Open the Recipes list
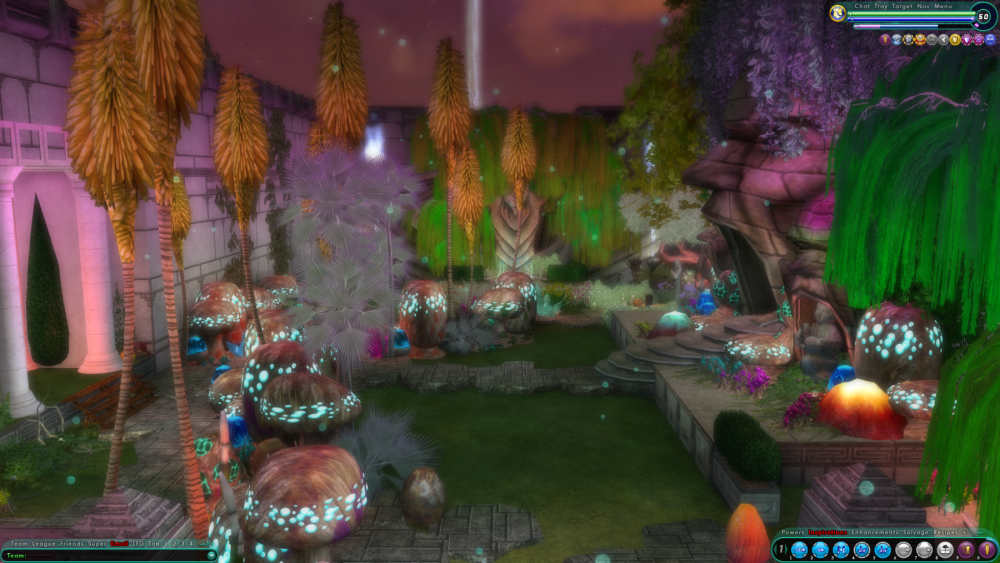 (945, 532)
